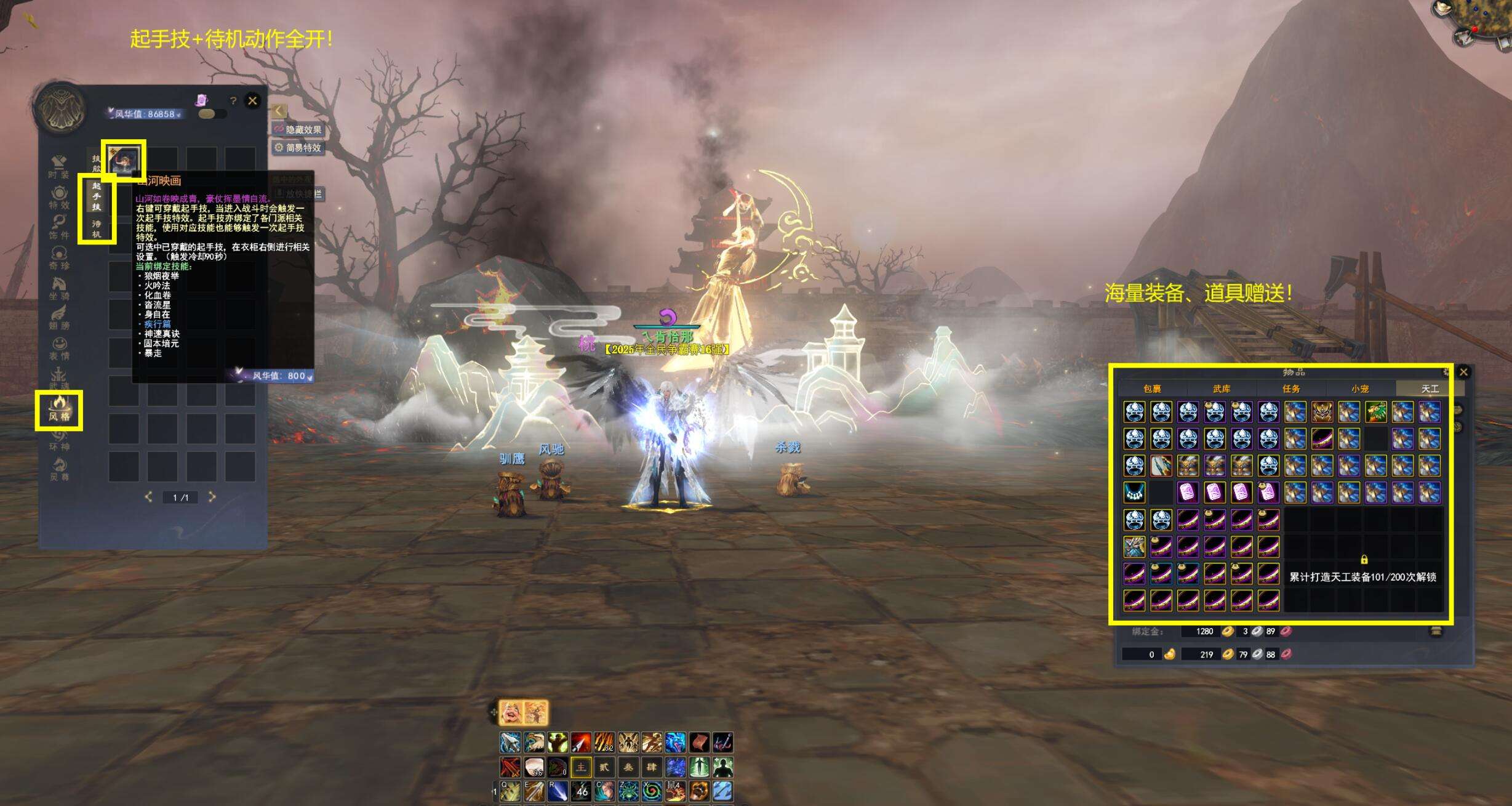The height and width of the screenshot is (806, 1512).
Task: Close the wardrobe panel
Action: pos(252,101)
